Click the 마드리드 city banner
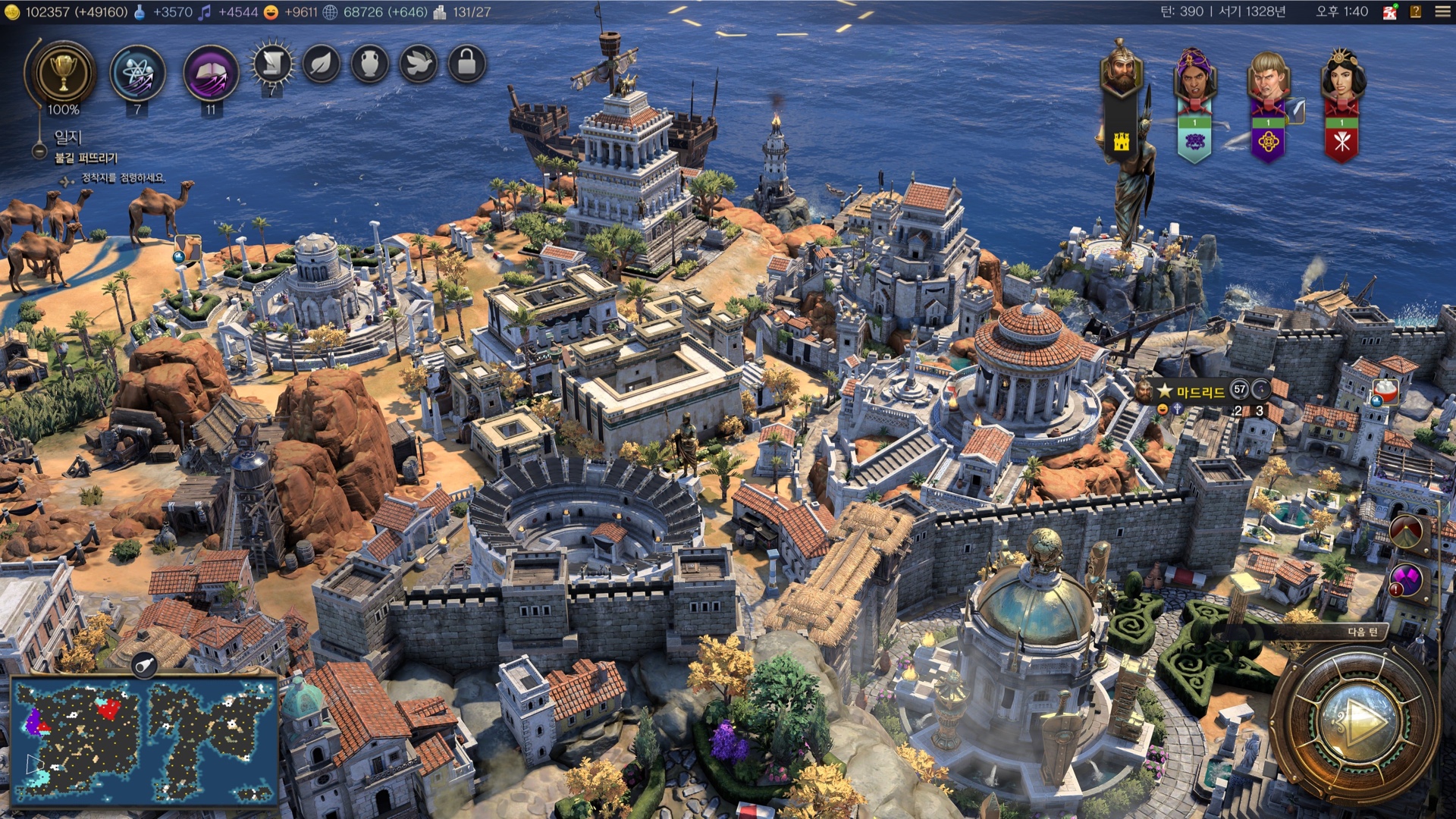Viewport: 1456px width, 819px height. [x=1200, y=391]
